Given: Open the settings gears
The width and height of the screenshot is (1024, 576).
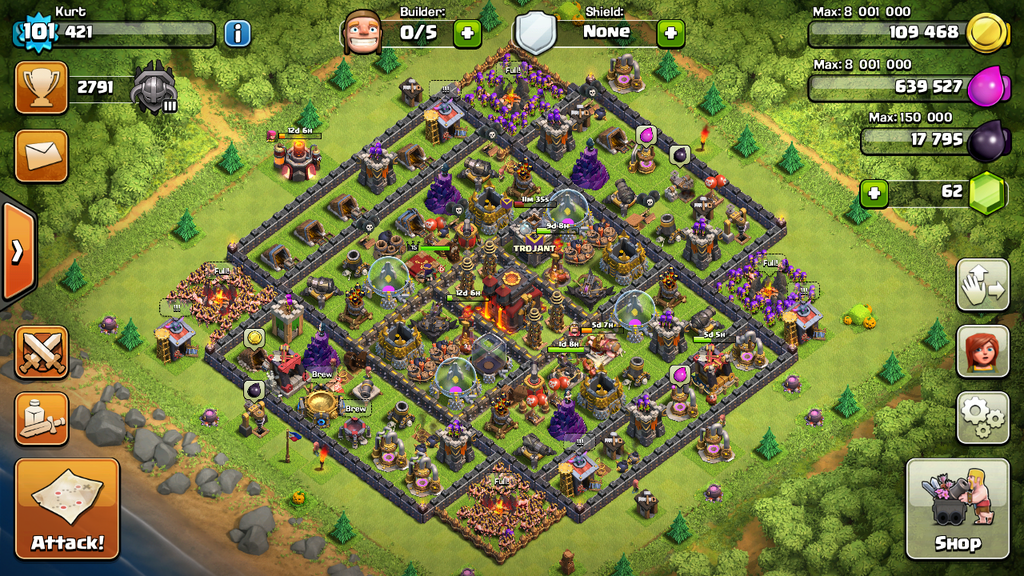Looking at the screenshot, I should coord(982,417).
